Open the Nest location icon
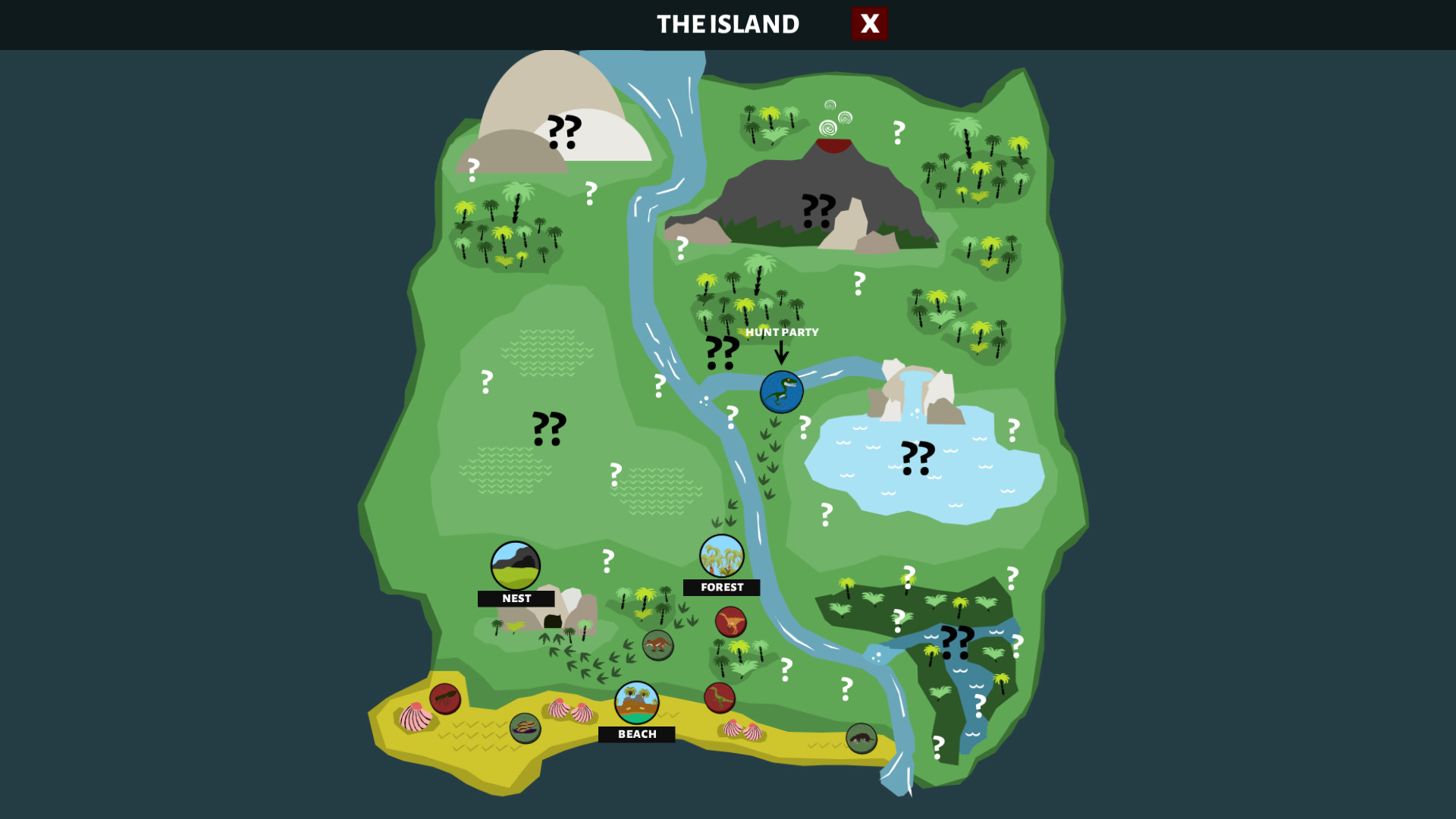The width and height of the screenshot is (1456, 819). point(515,564)
